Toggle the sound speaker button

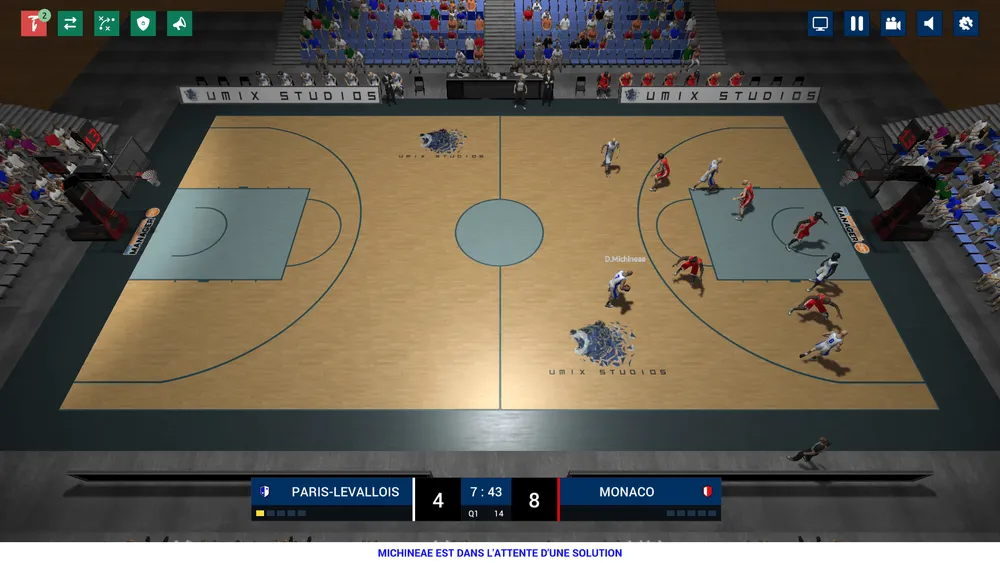930,23
